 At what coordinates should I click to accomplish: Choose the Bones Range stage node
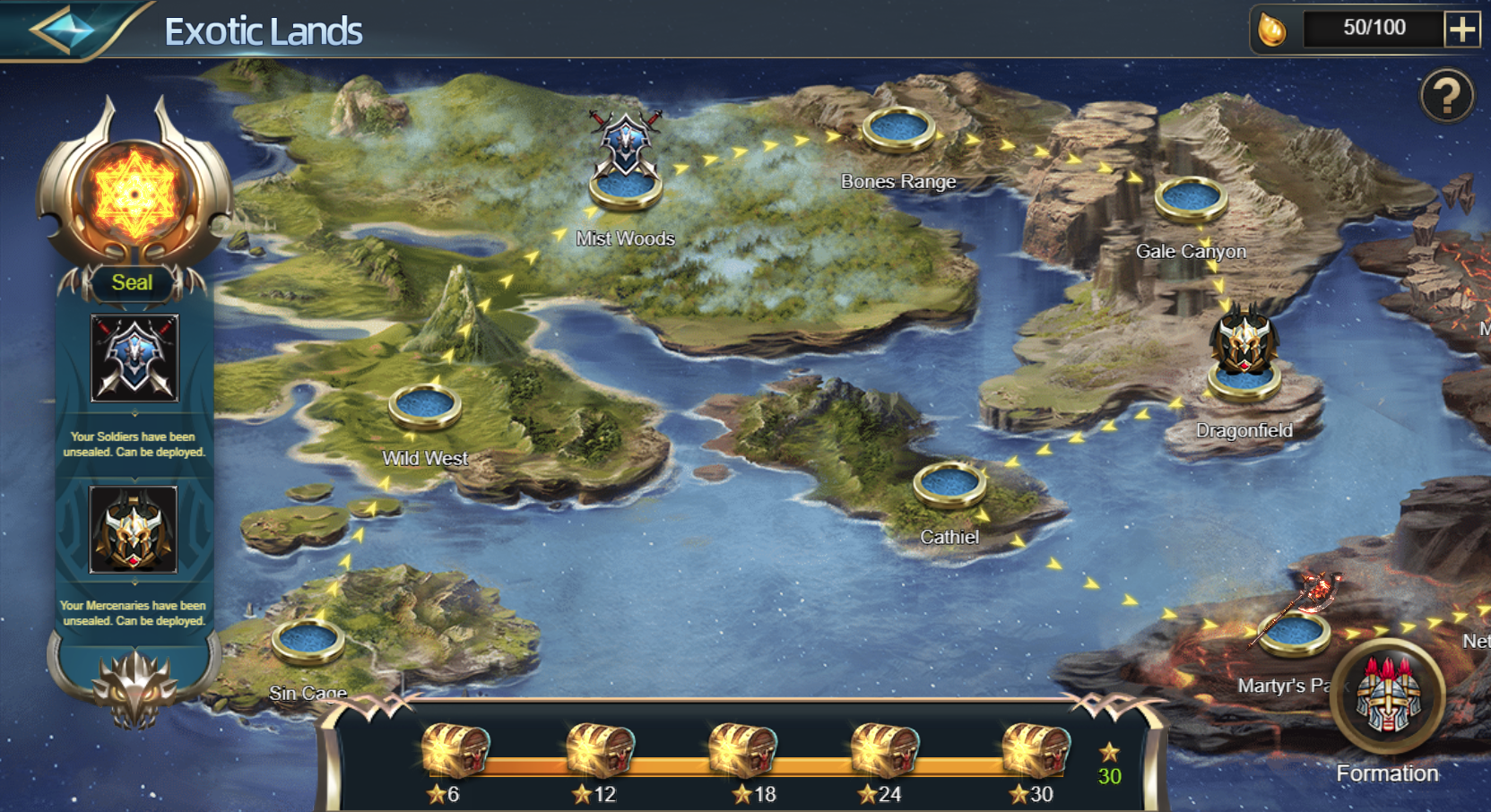click(x=898, y=130)
